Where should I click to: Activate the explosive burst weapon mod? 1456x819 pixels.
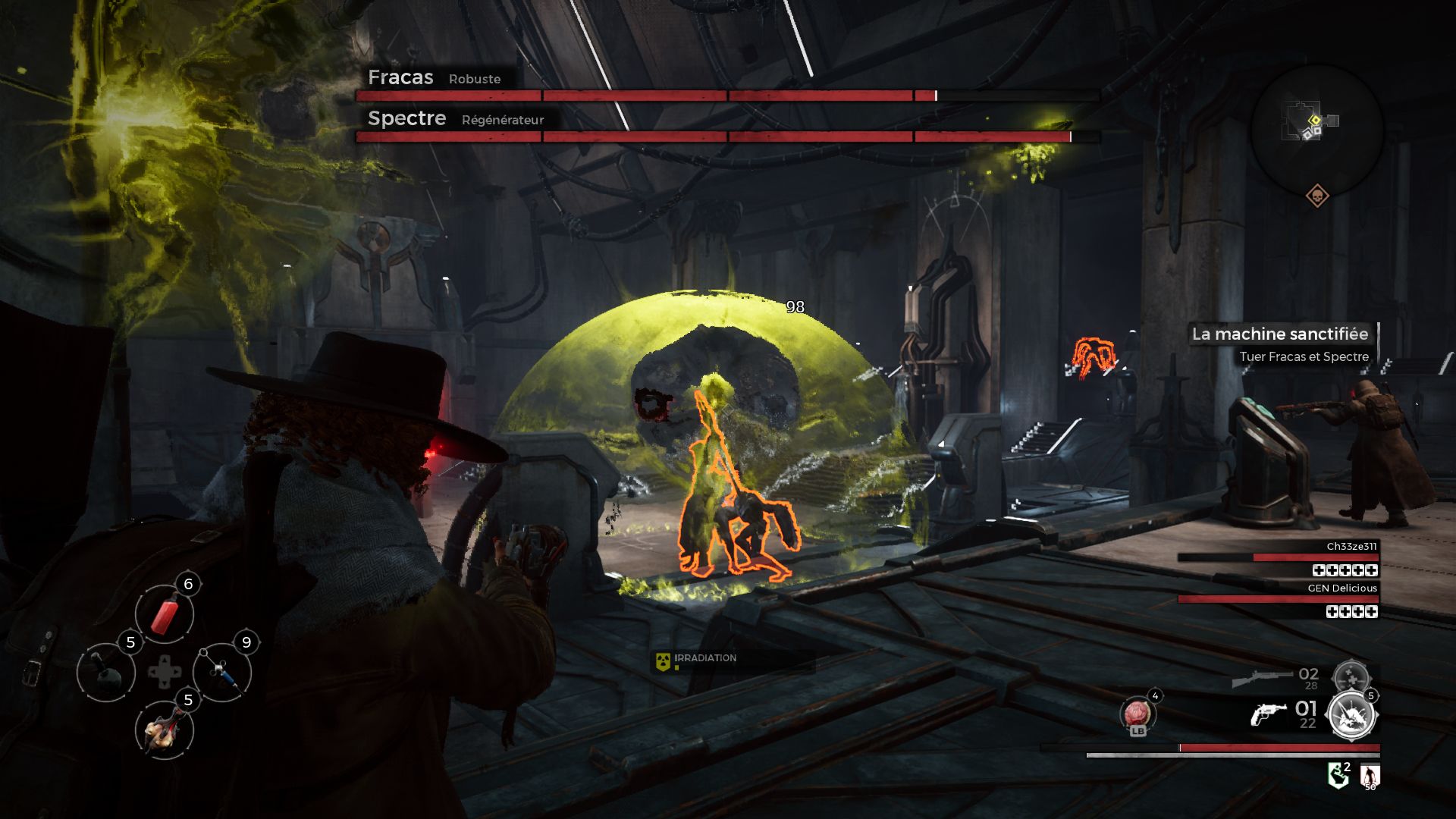click(1352, 715)
